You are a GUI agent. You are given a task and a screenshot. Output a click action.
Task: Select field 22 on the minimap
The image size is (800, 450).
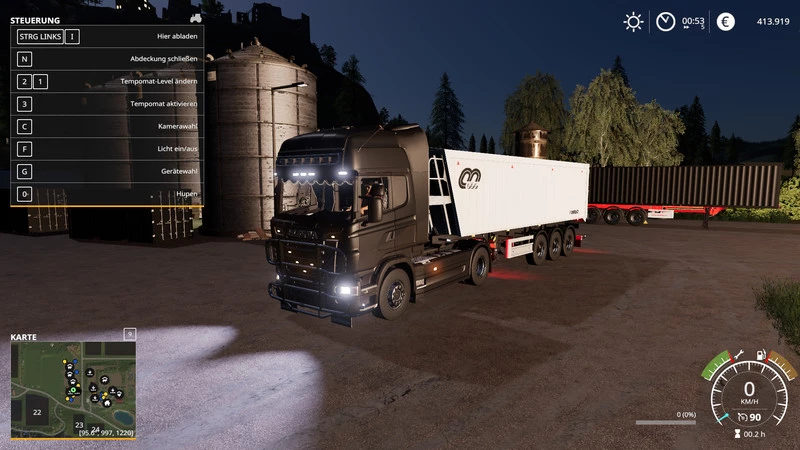37,412
